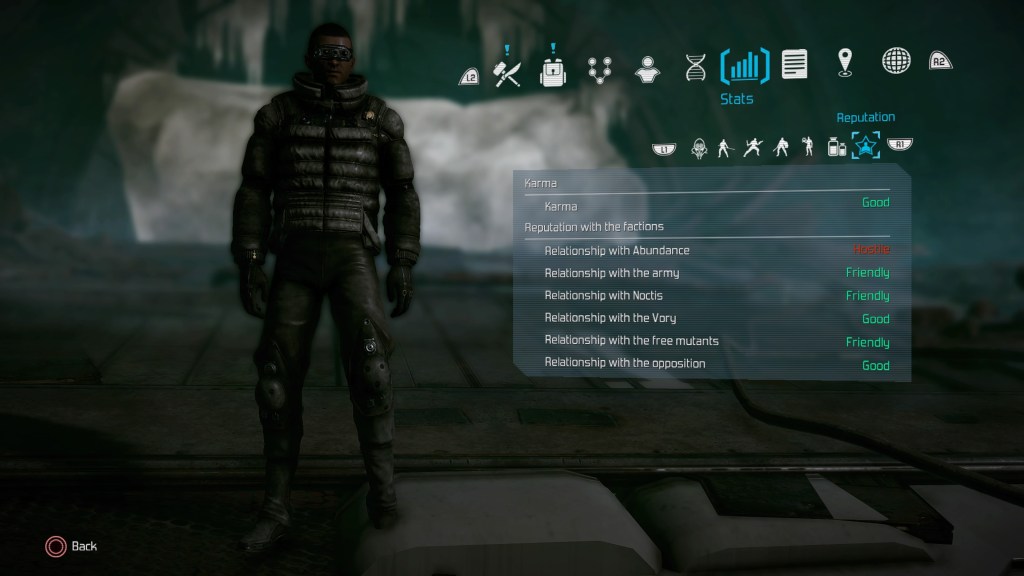1024x576 pixels.
Task: Switch to the map pin tab
Action: click(846, 62)
